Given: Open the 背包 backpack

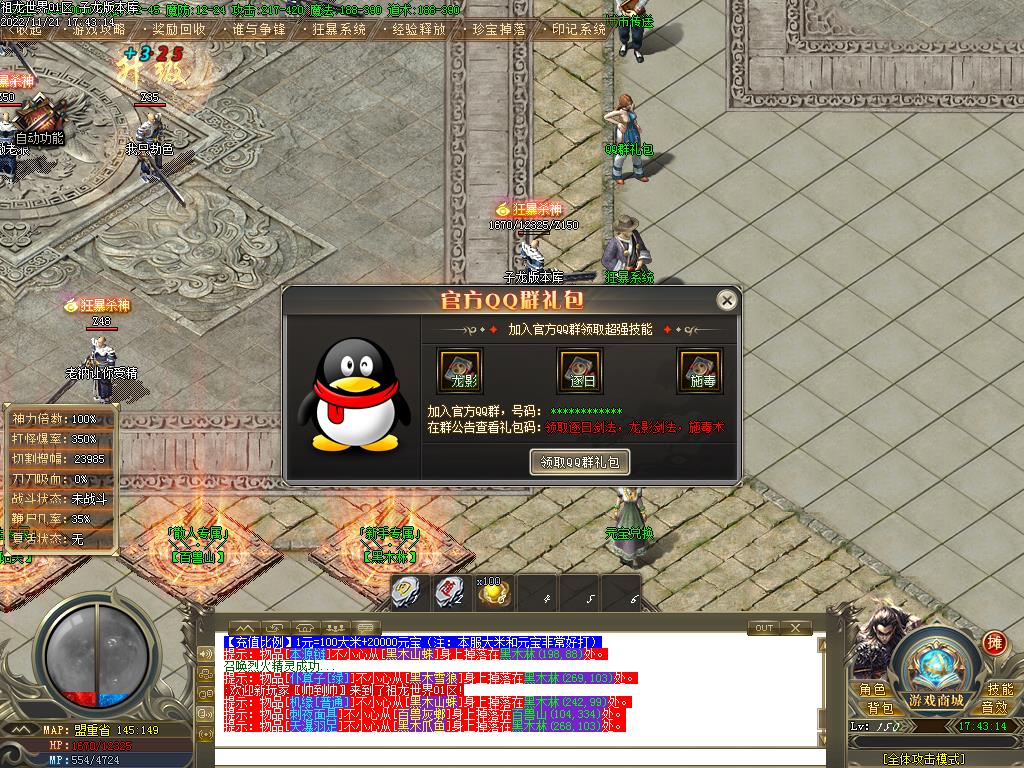Looking at the screenshot, I should point(879,708).
